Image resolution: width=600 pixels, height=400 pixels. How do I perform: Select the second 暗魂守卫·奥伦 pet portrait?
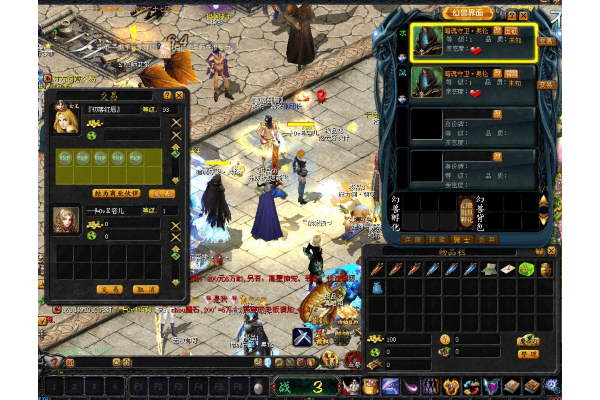[426, 81]
